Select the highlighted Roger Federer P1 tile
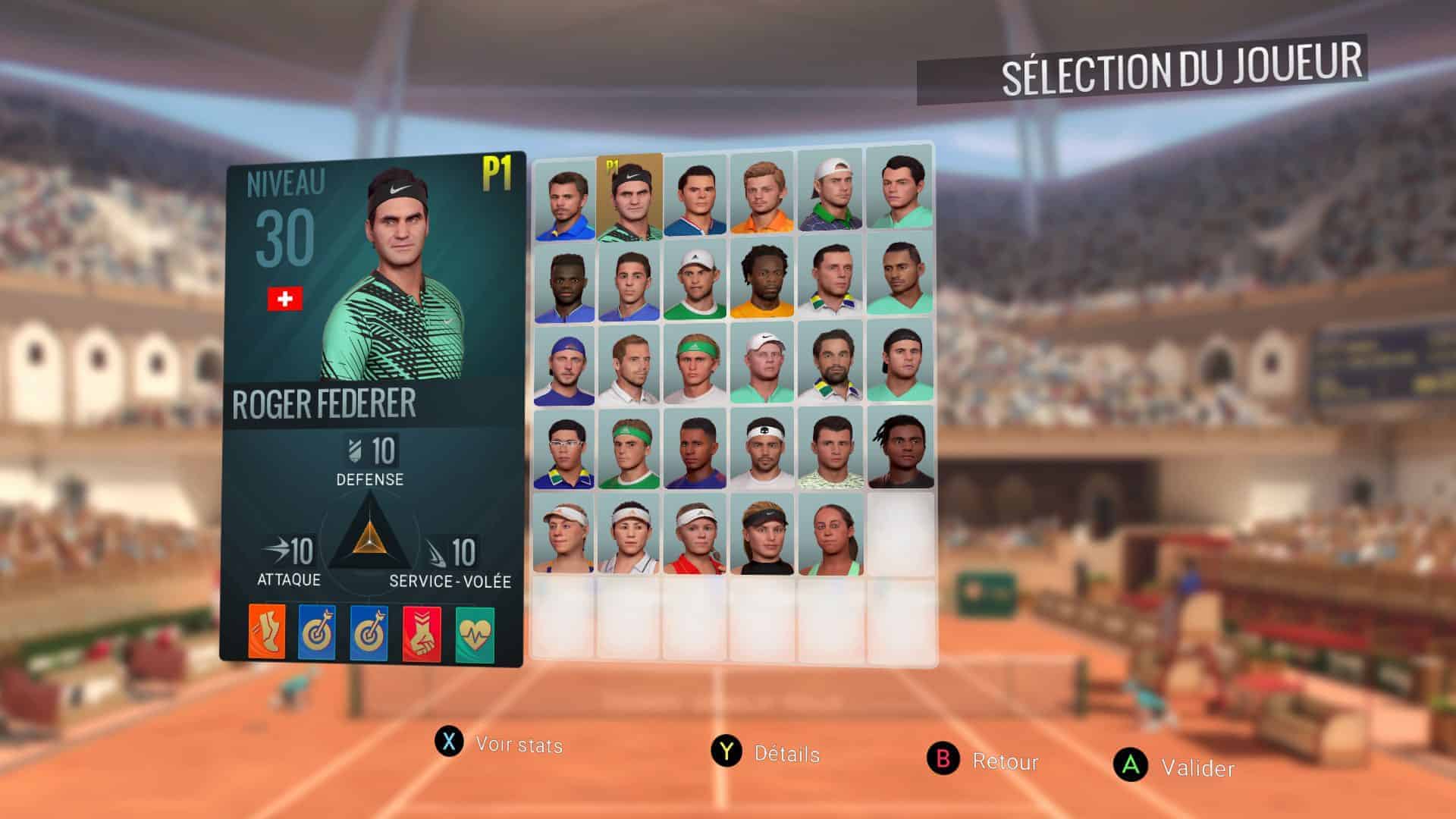This screenshot has width=1456, height=819. [629, 197]
